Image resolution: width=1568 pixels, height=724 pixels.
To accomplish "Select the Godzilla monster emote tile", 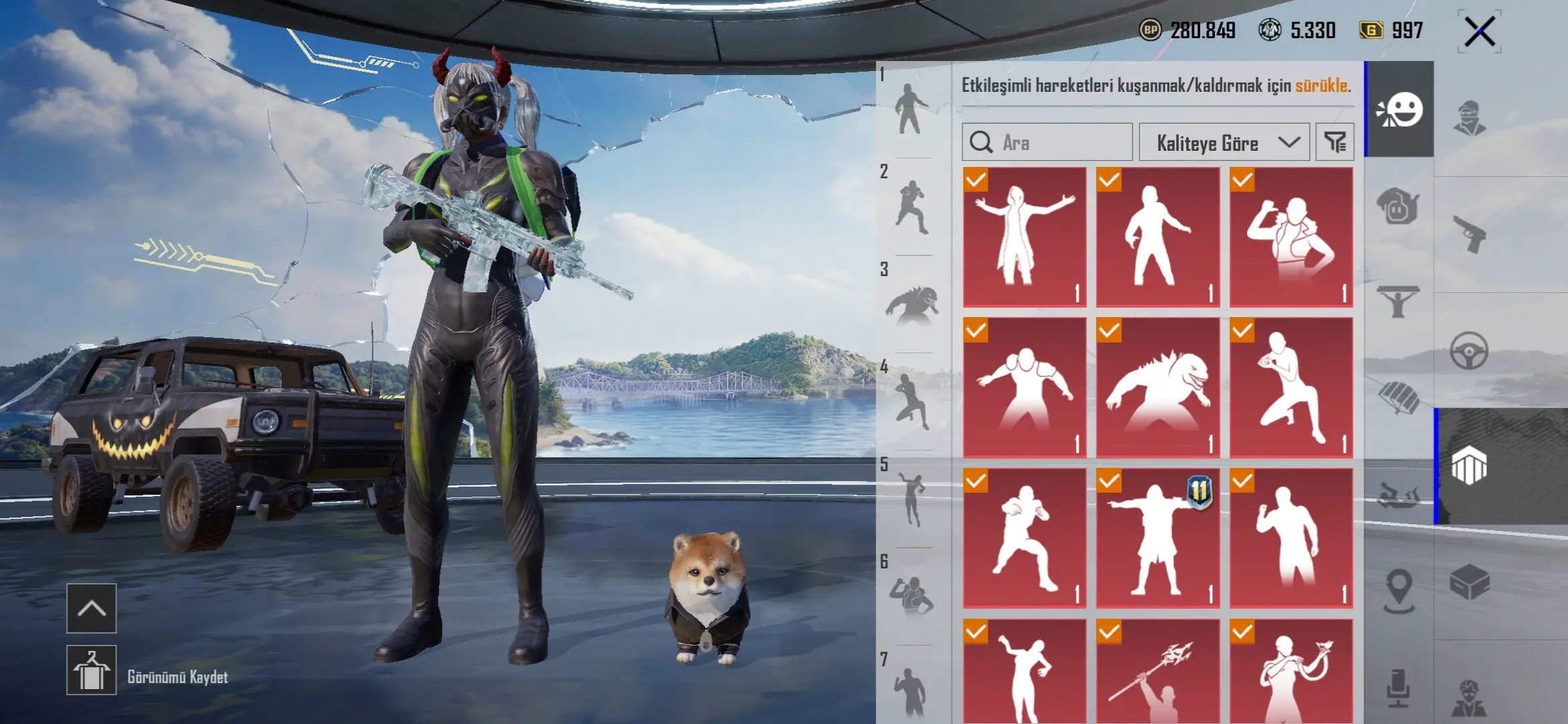I will coord(1157,387).
